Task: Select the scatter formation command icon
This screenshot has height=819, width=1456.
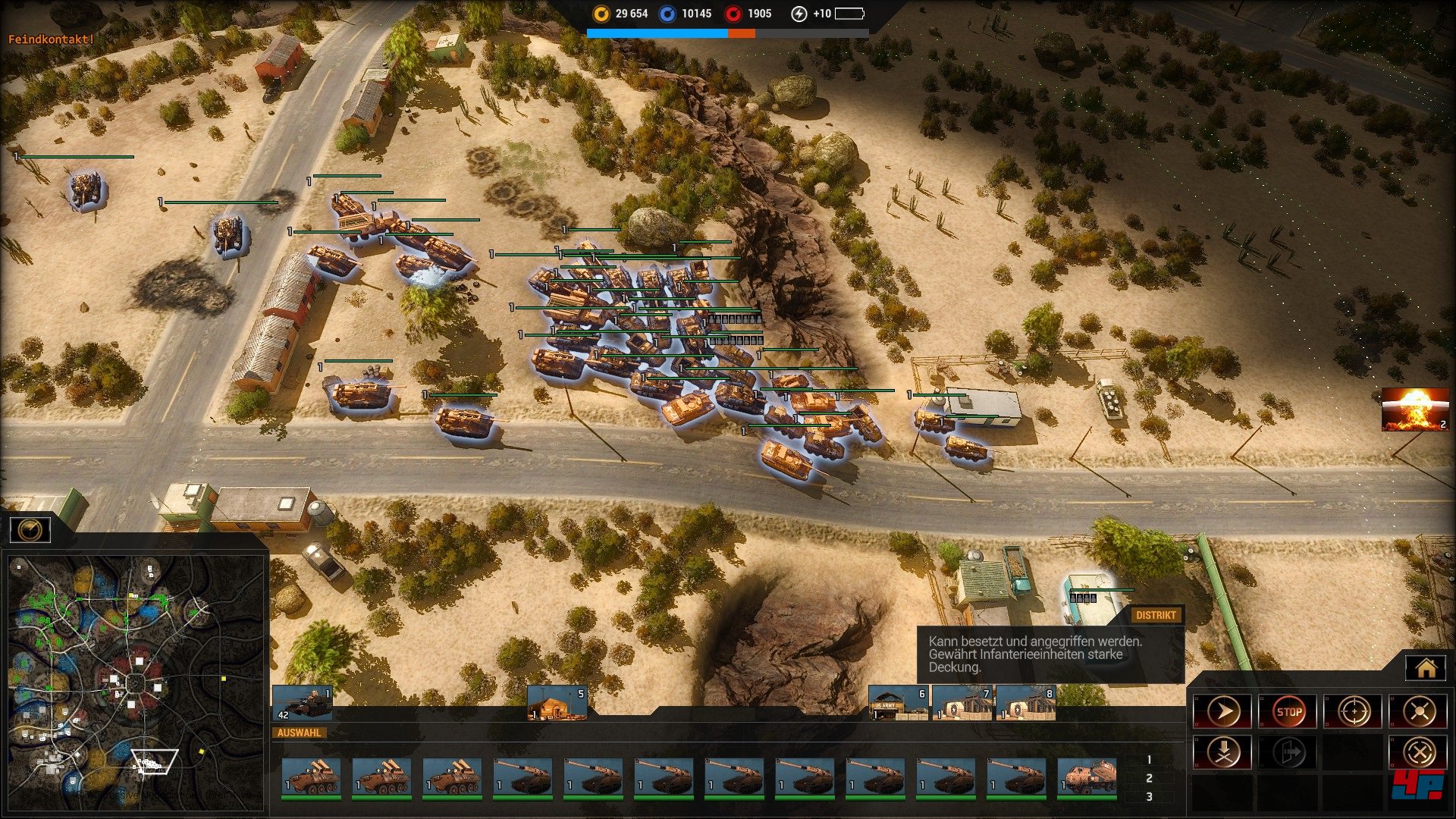Action: (x=1419, y=711)
